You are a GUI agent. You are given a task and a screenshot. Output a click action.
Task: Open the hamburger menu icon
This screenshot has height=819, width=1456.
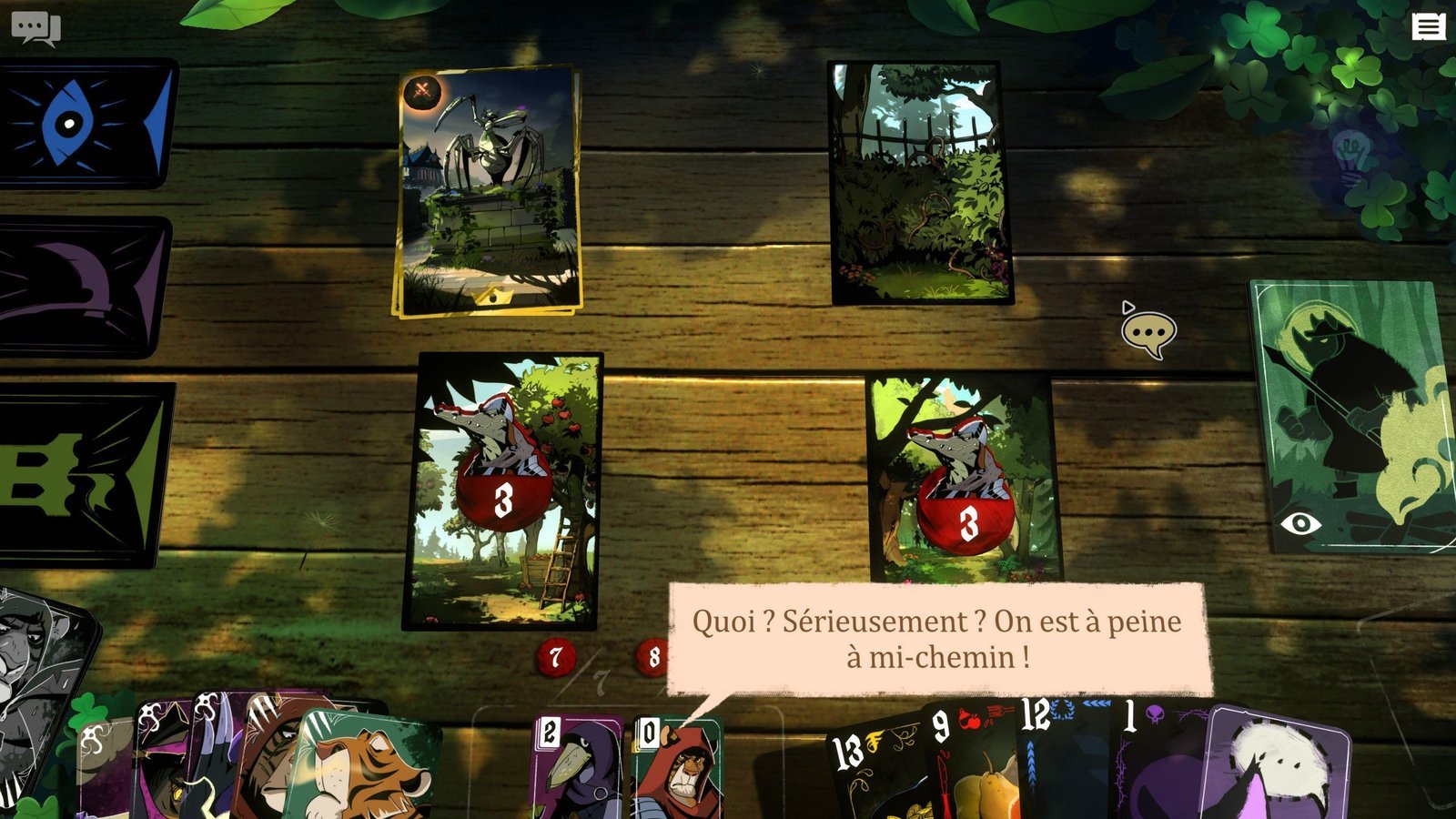(1428, 27)
